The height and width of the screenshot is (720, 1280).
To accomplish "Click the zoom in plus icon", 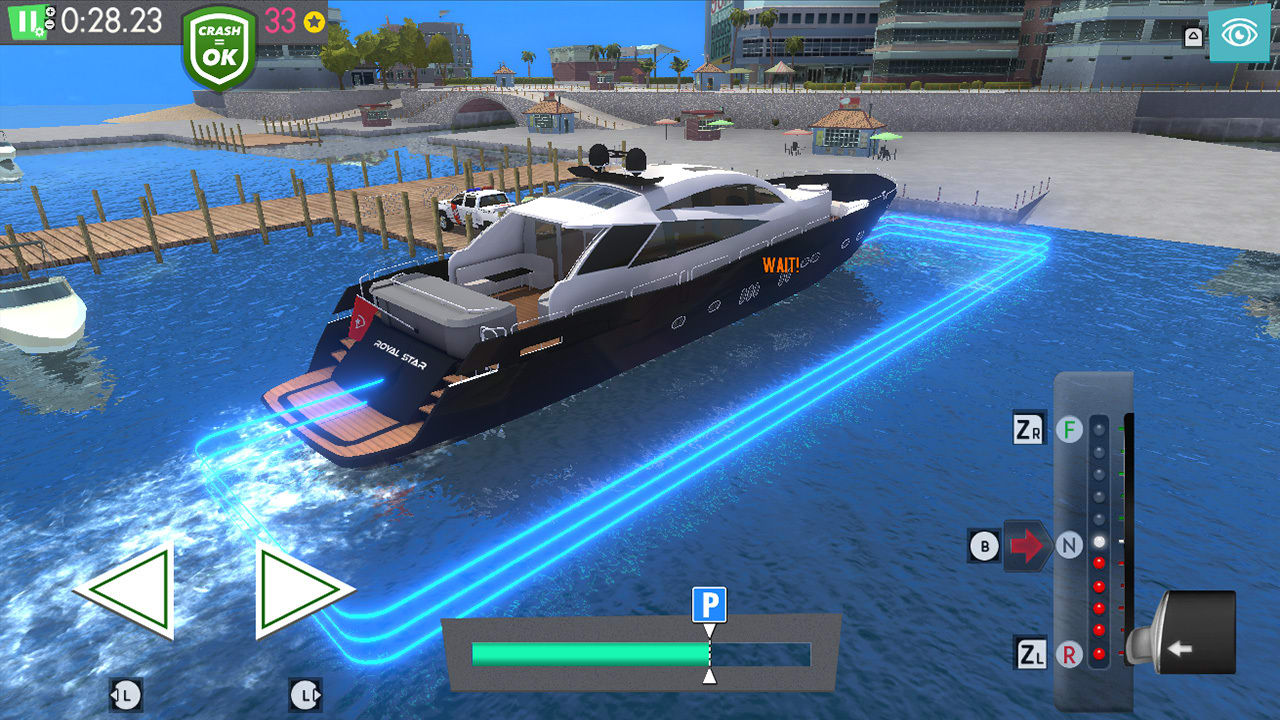I will [x=50, y=12].
